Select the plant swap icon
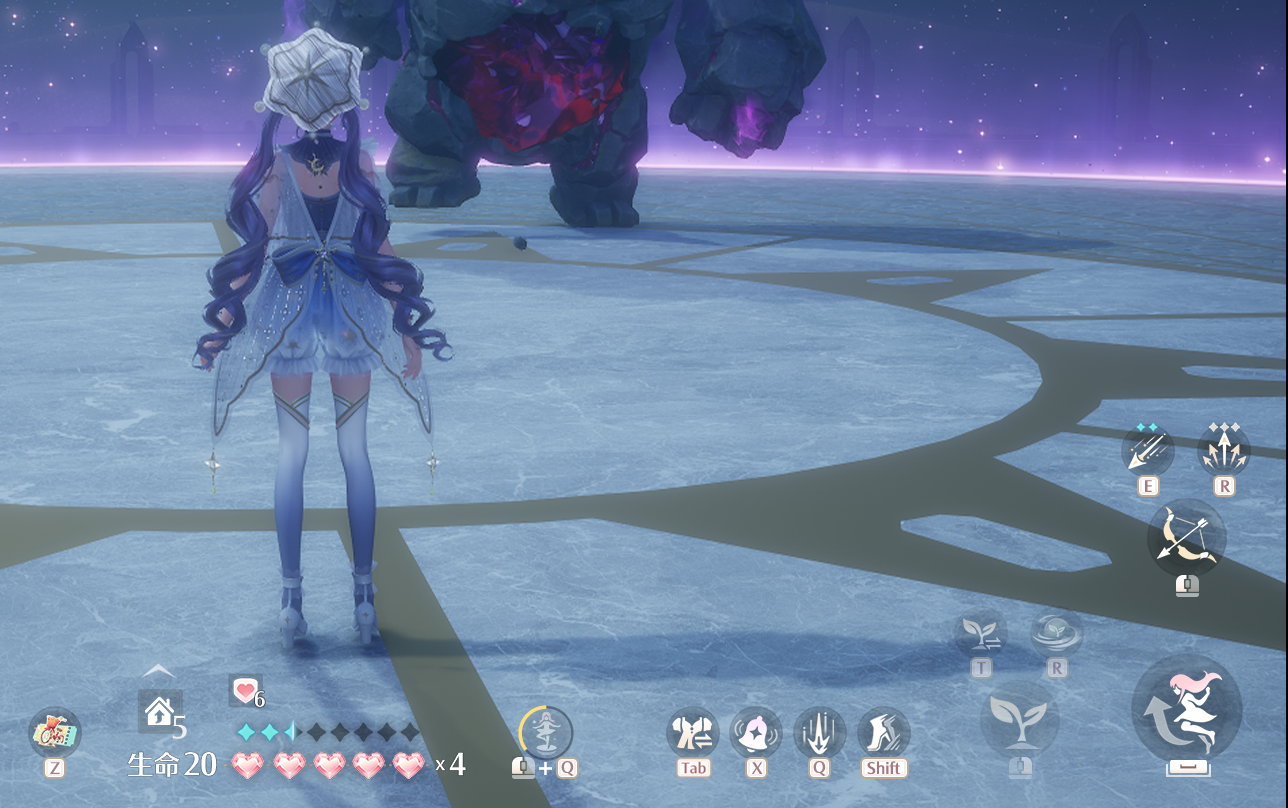The height and width of the screenshot is (808, 1288). tap(980, 633)
